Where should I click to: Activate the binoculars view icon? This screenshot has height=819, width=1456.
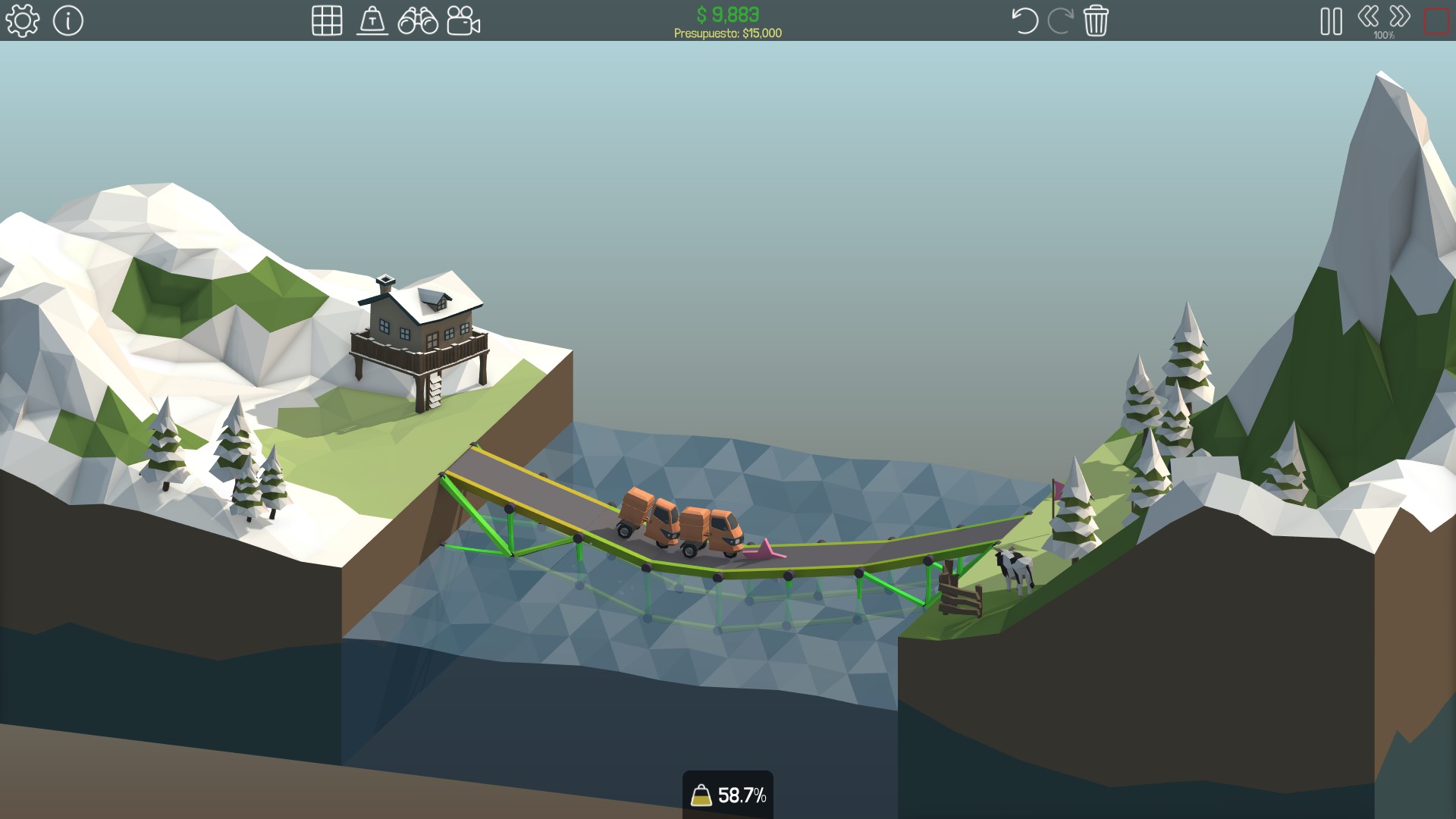coord(418,20)
